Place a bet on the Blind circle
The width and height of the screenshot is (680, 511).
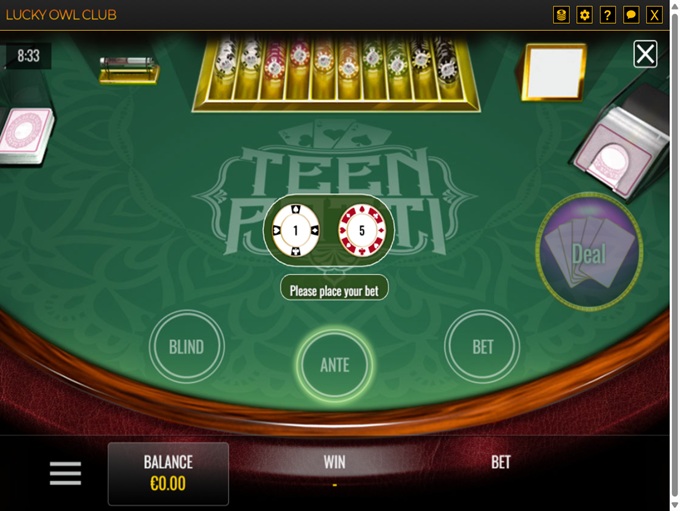pyautogui.click(x=187, y=347)
